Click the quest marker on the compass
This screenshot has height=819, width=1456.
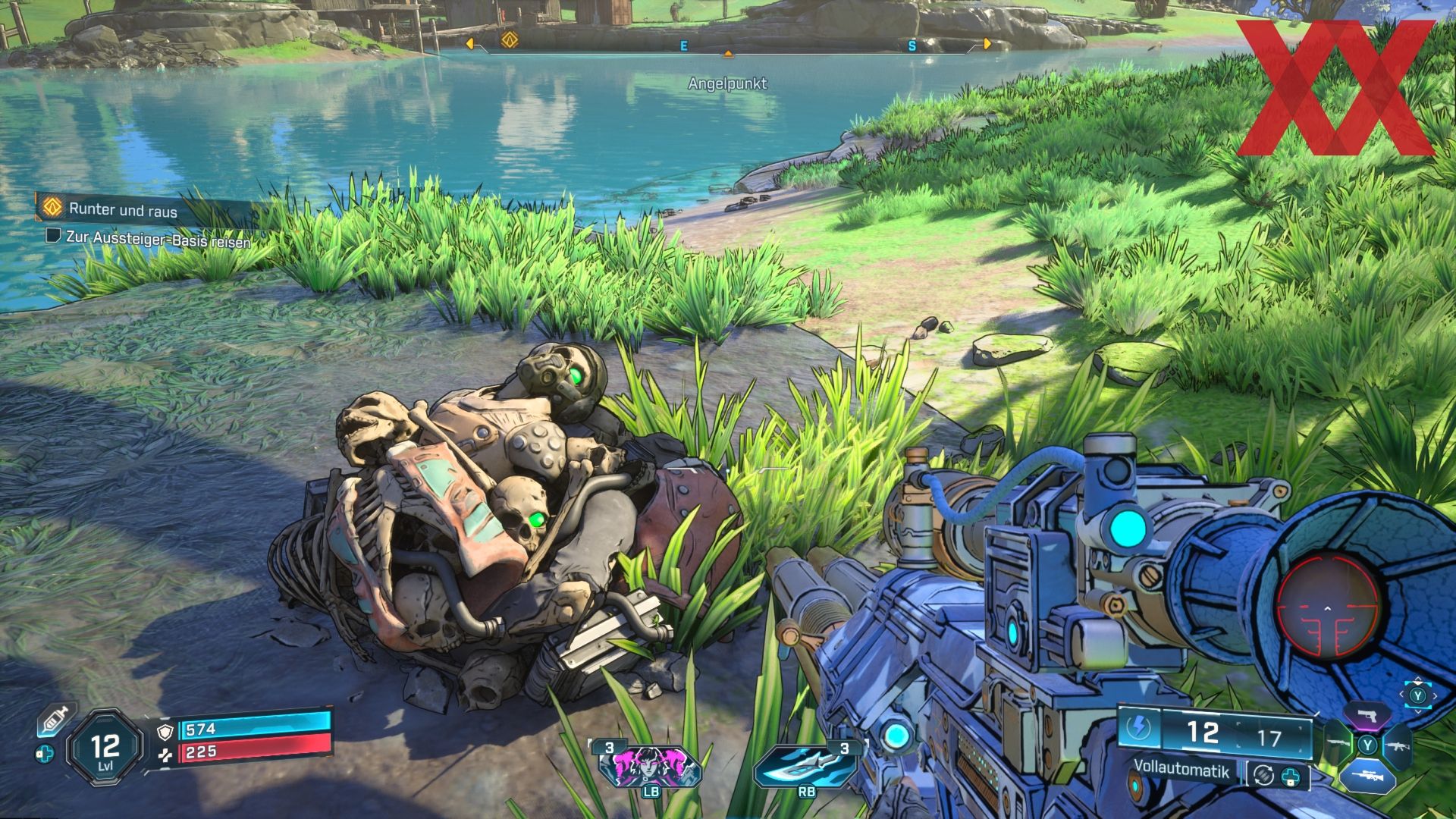[x=508, y=39]
